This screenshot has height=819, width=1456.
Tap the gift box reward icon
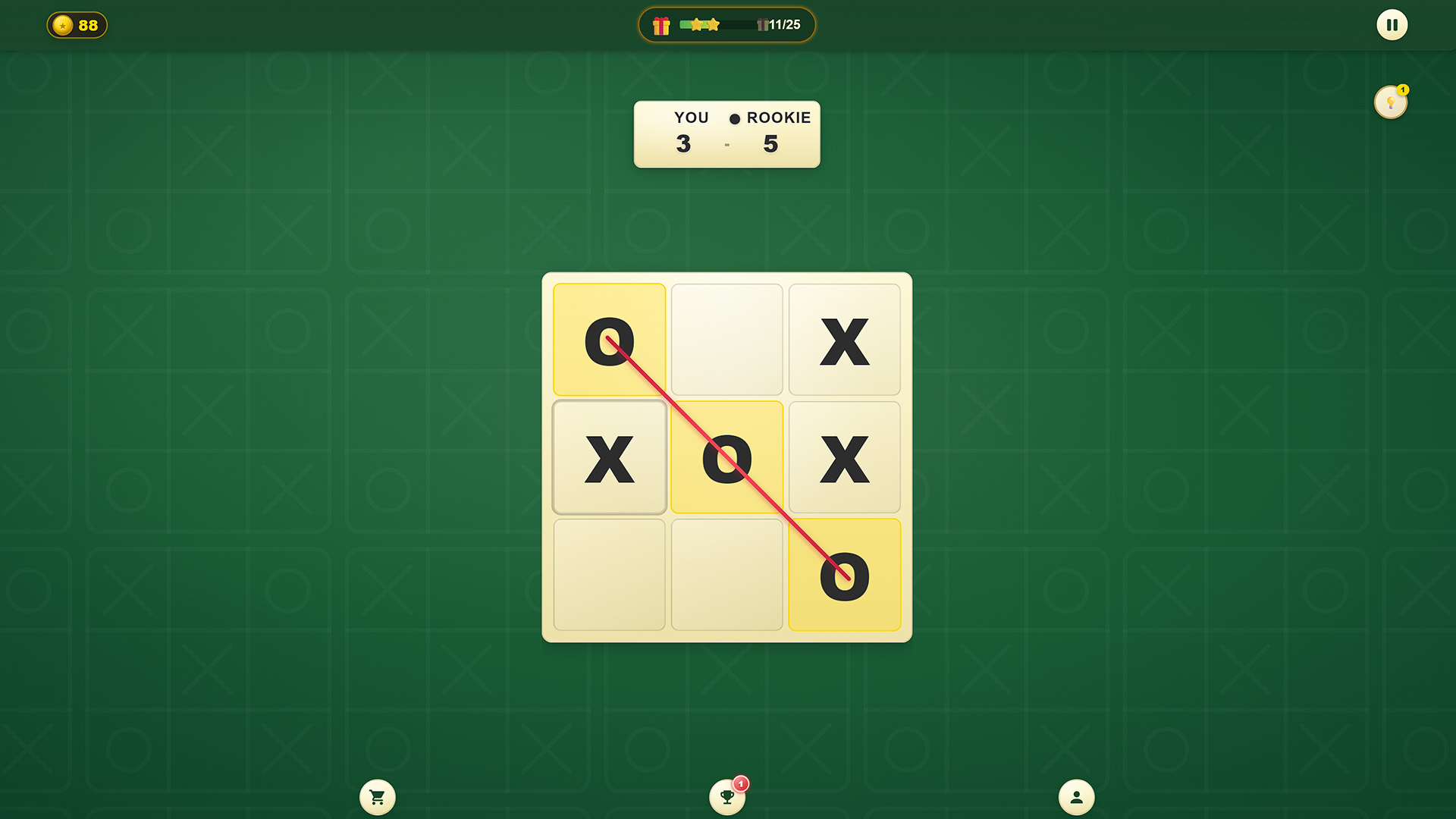tap(662, 24)
